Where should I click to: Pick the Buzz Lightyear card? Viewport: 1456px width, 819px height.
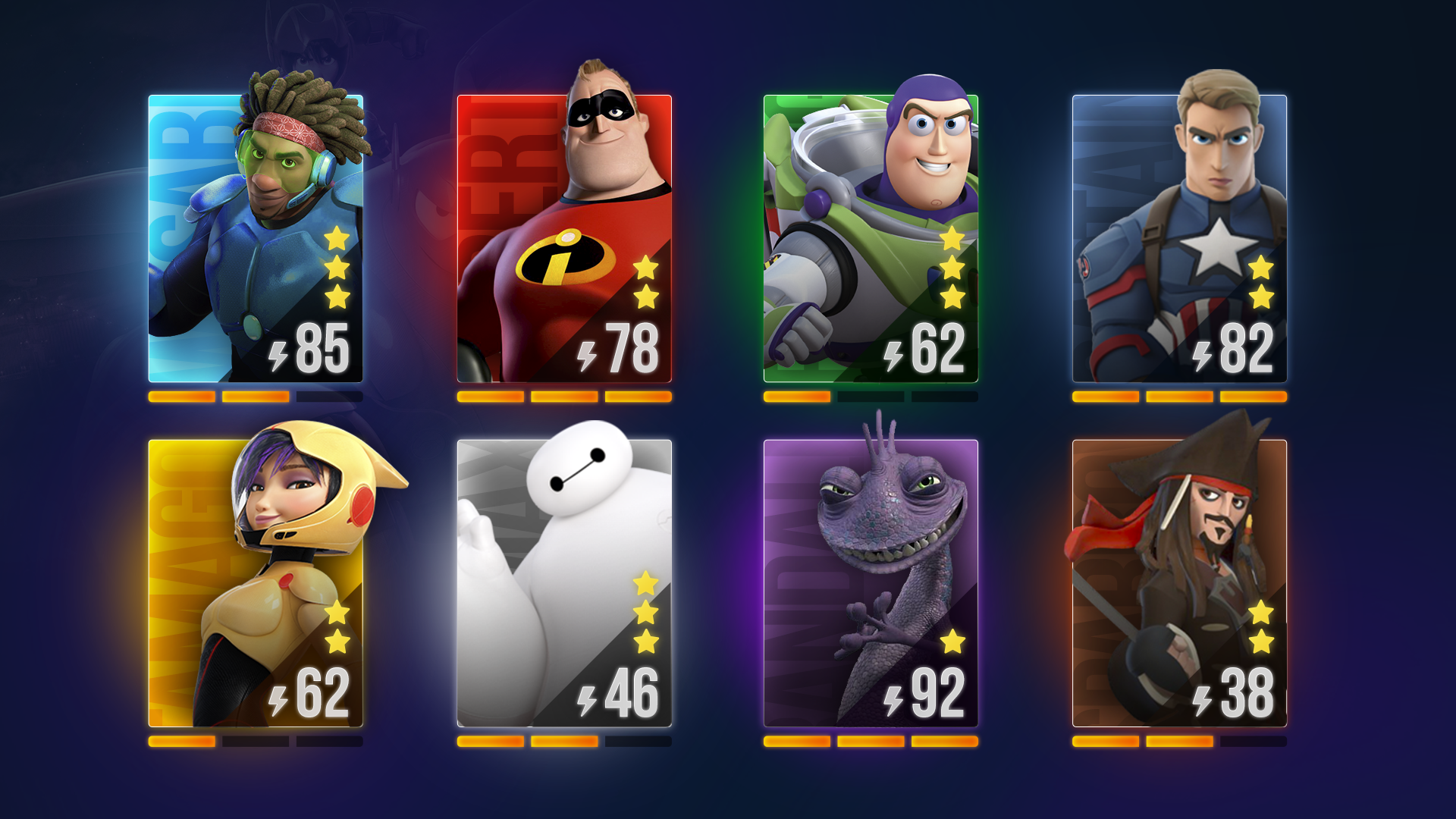point(871,239)
